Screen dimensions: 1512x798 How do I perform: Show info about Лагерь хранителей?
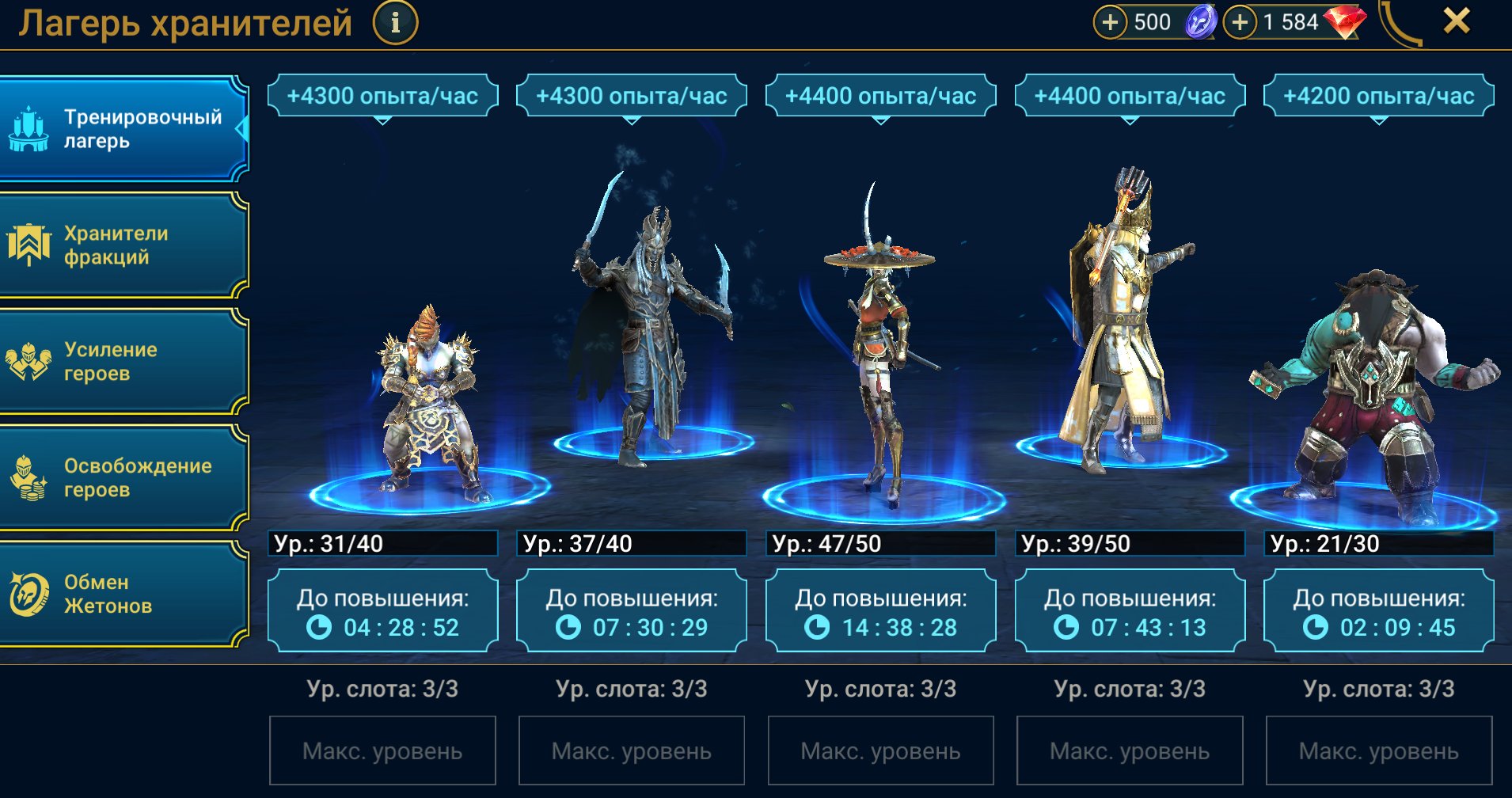coord(395,23)
